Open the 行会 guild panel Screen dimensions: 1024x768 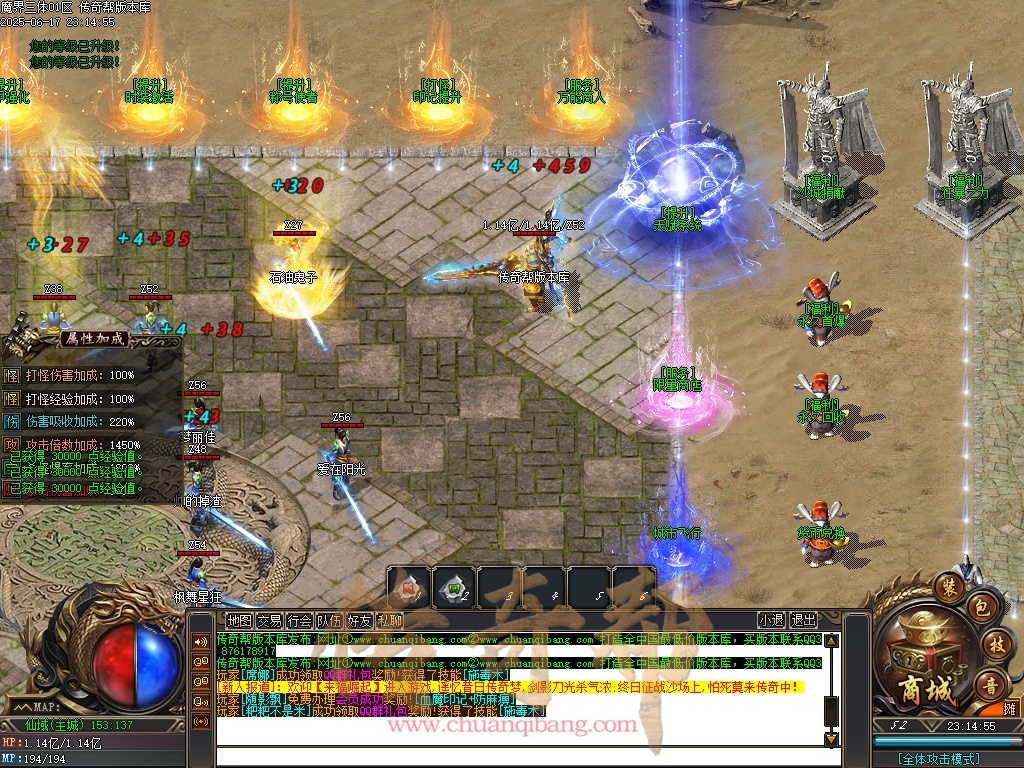click(299, 621)
